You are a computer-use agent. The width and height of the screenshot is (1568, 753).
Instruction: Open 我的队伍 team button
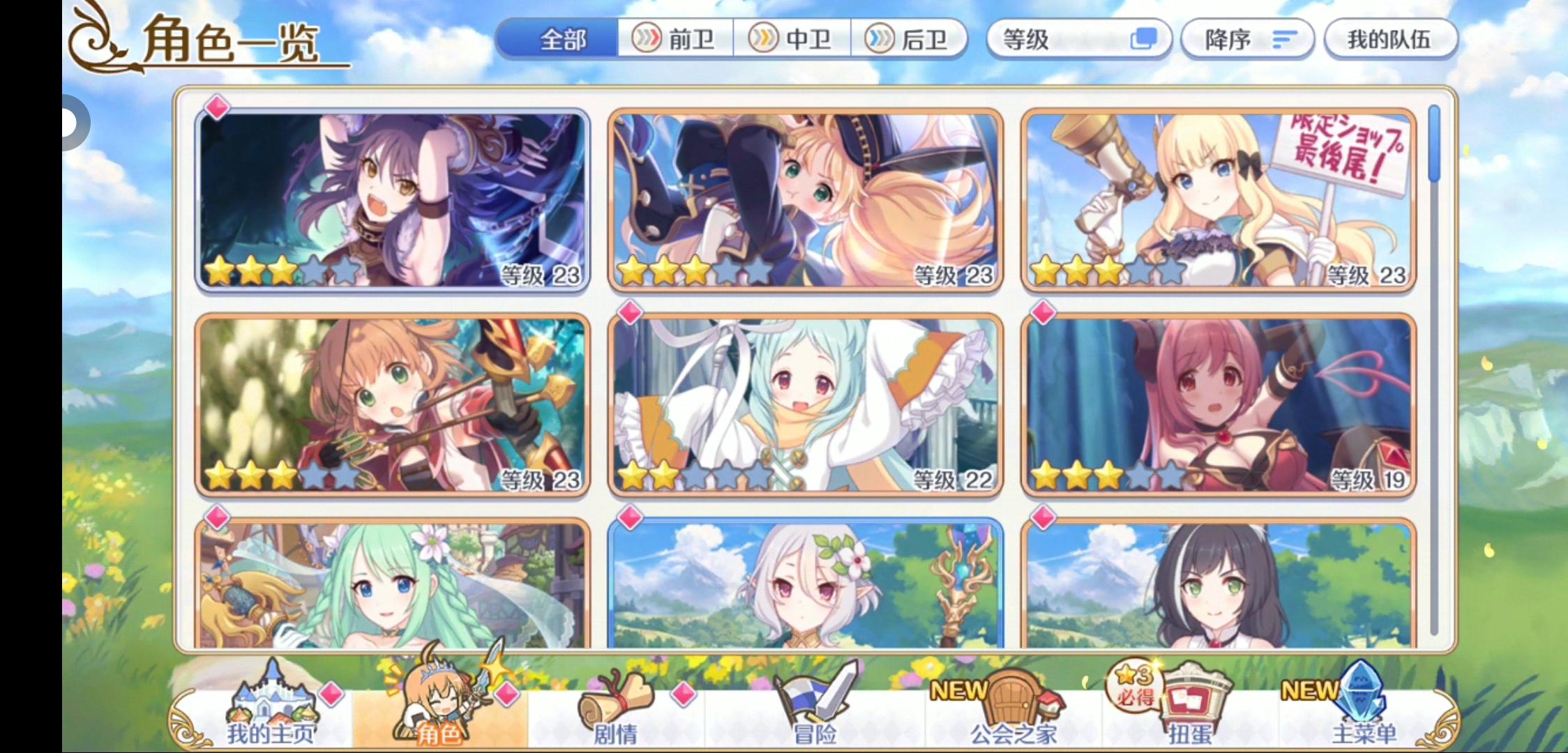coord(1389,40)
